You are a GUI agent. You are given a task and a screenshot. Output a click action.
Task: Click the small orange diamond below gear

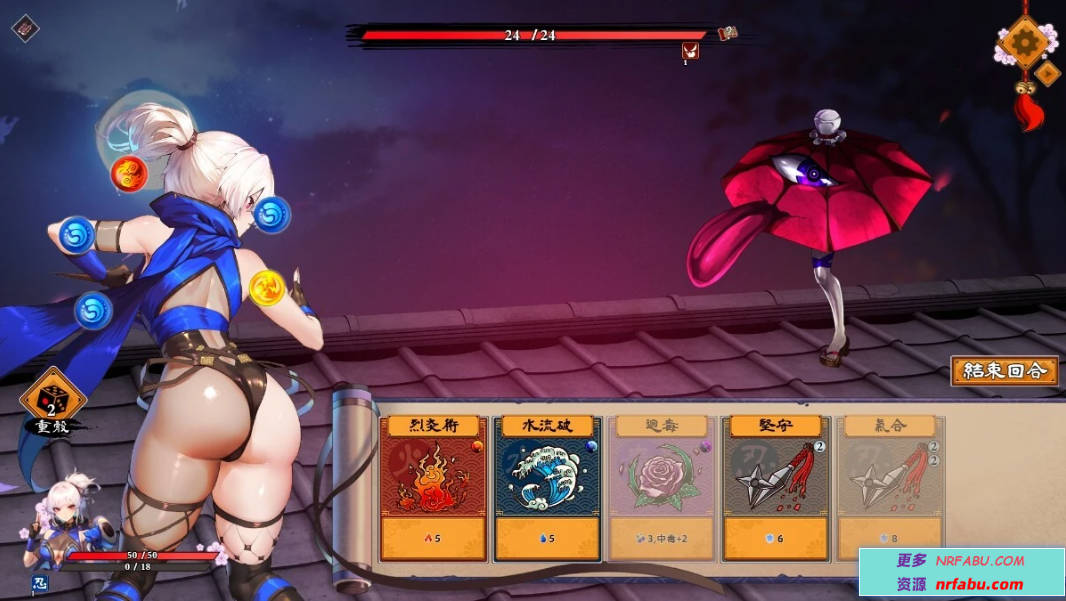click(1047, 73)
